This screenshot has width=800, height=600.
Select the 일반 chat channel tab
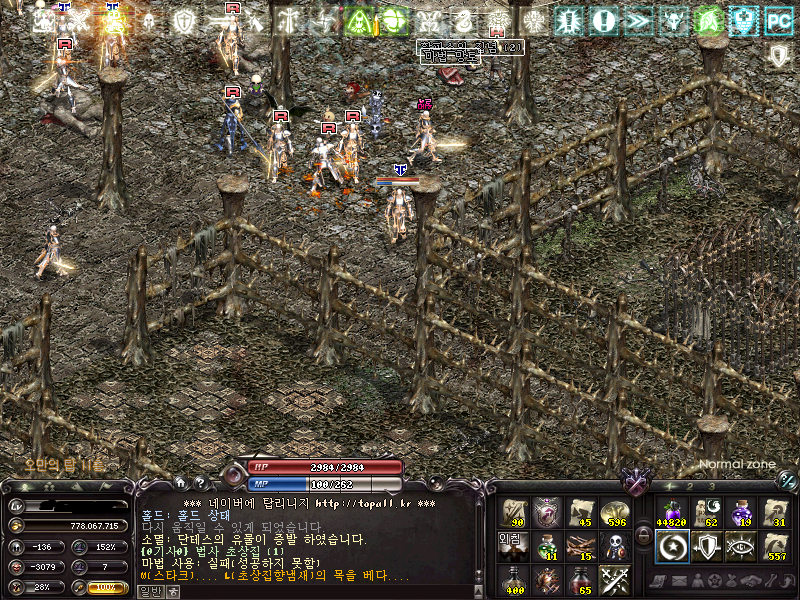pos(149,591)
